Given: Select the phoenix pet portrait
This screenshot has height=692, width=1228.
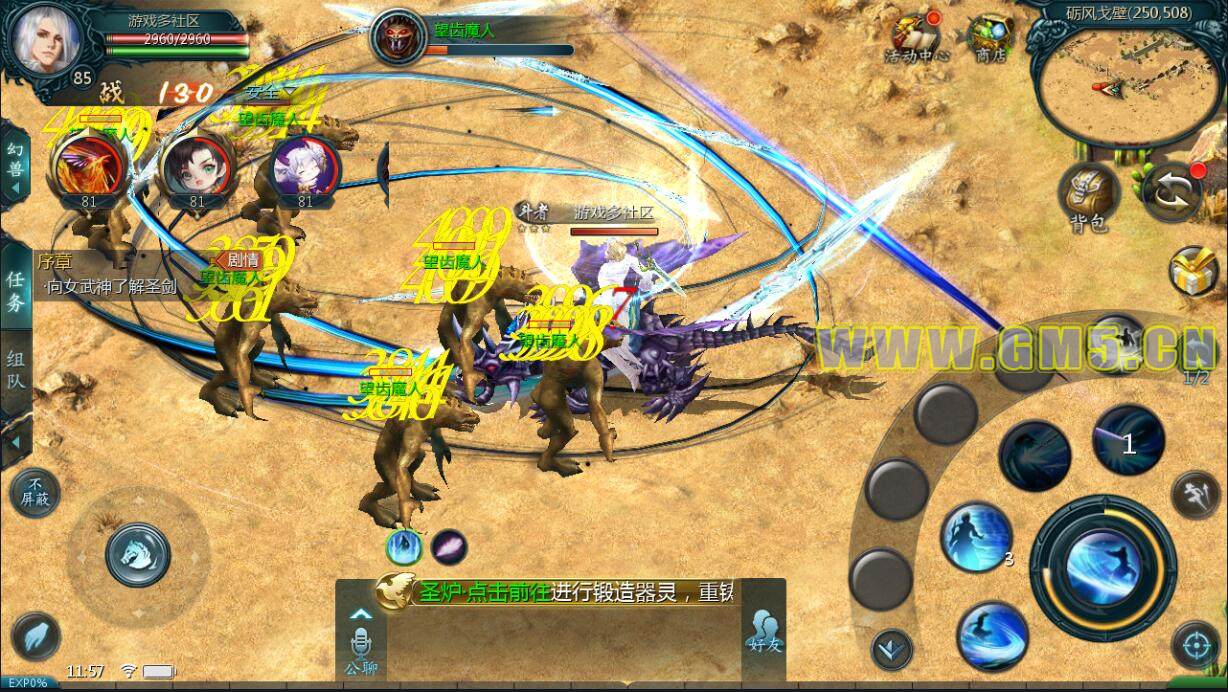Looking at the screenshot, I should click(x=87, y=167).
